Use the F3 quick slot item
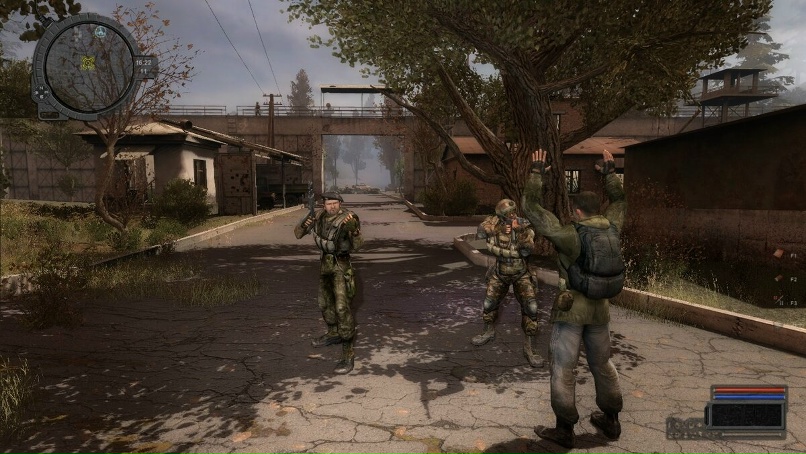This screenshot has height=454, width=806. [x=778, y=300]
